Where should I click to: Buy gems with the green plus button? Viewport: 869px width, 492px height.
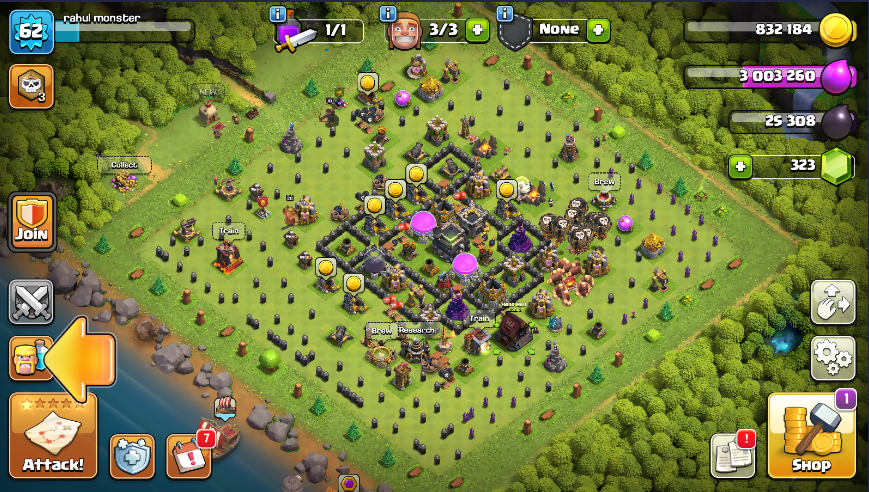[x=740, y=165]
